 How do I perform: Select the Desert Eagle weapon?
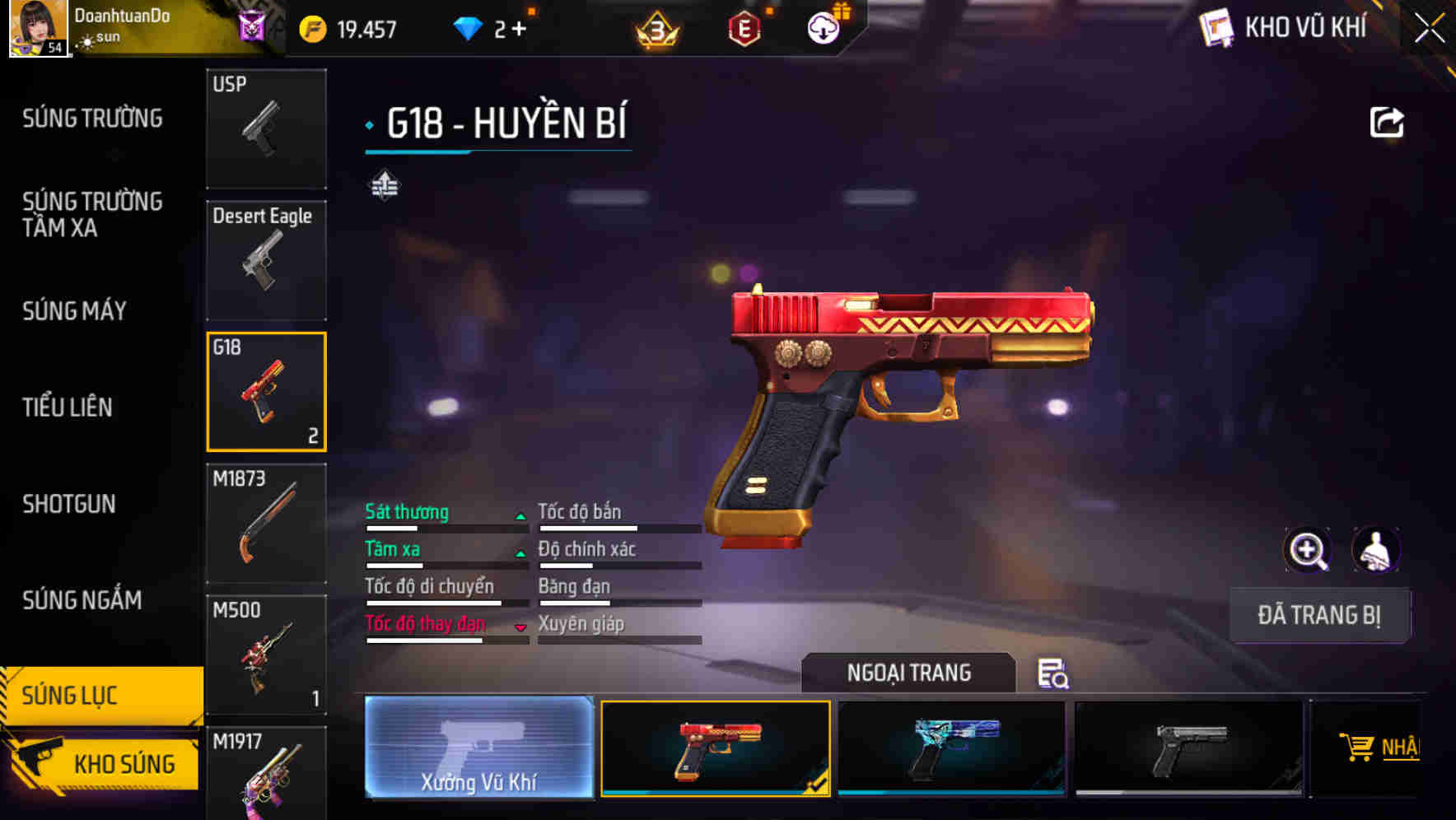266,259
